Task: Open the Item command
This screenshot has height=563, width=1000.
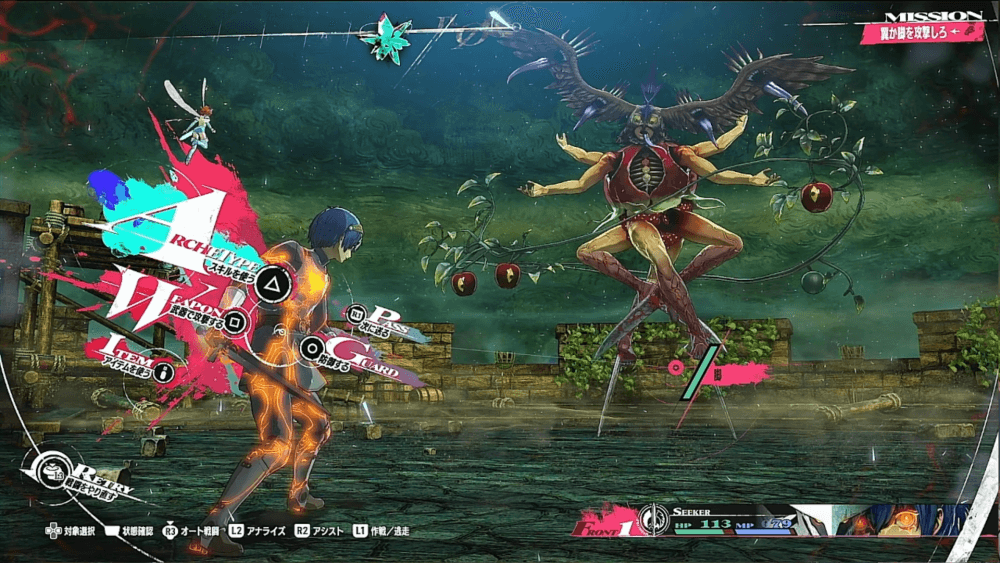Action: click(x=160, y=371)
